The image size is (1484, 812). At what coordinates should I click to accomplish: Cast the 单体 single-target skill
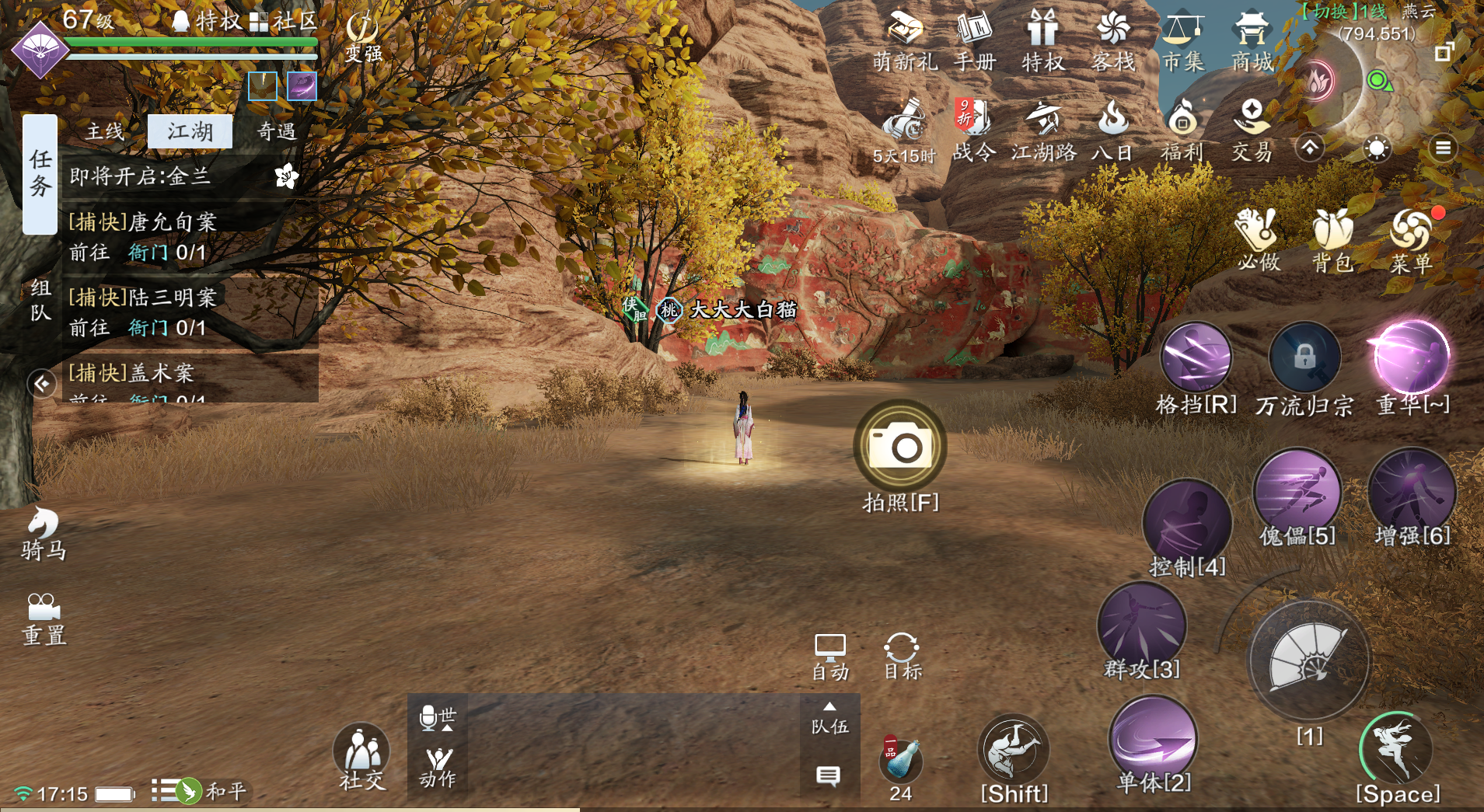[1154, 739]
